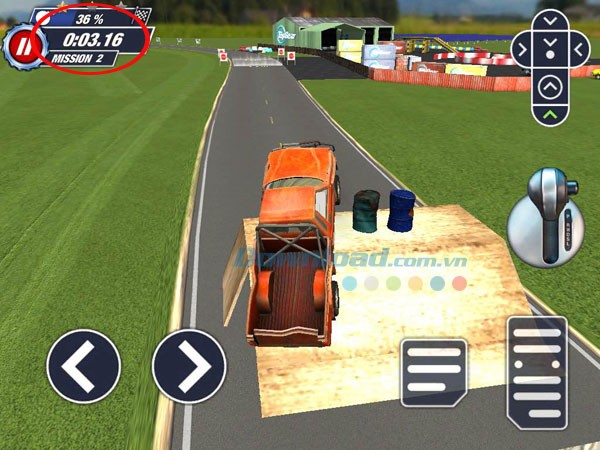Steer left with the left arrow button

coord(84,366)
